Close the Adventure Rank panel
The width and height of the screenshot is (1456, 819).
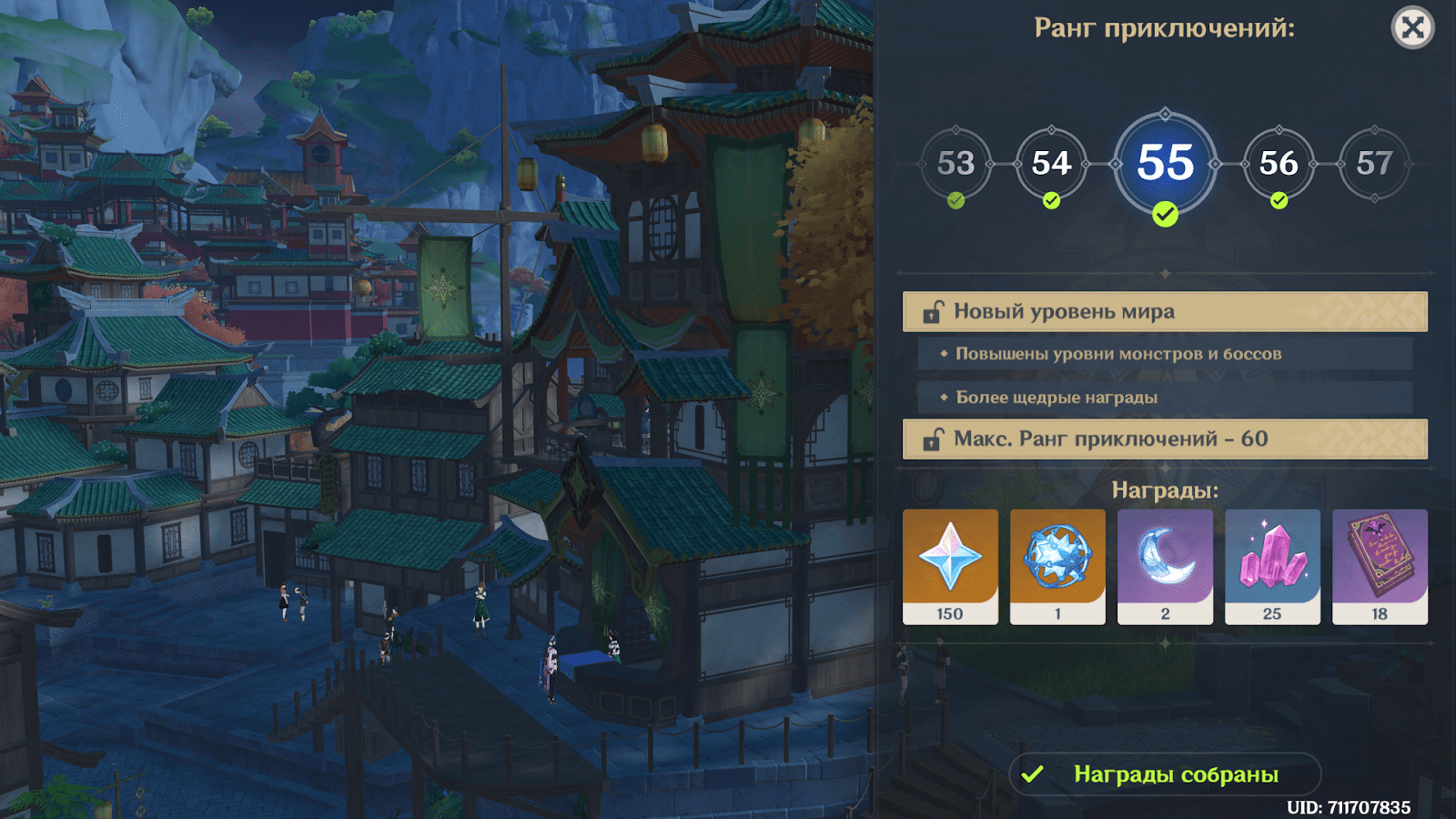(1412, 28)
